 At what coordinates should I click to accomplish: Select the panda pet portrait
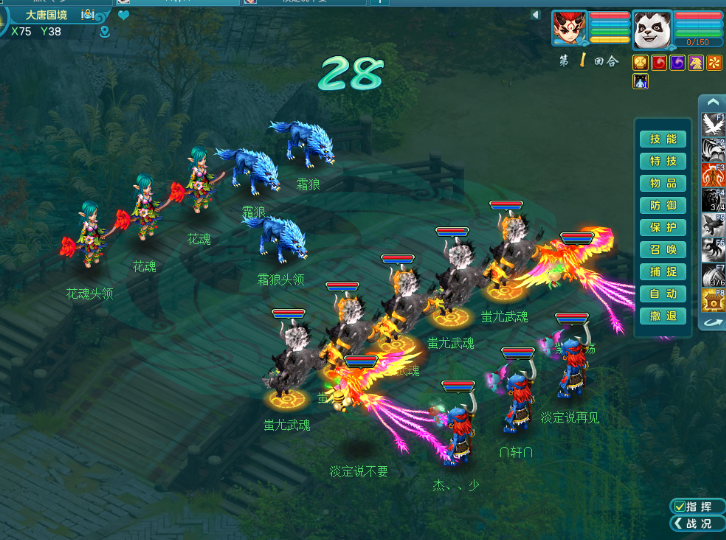pyautogui.click(x=651, y=29)
